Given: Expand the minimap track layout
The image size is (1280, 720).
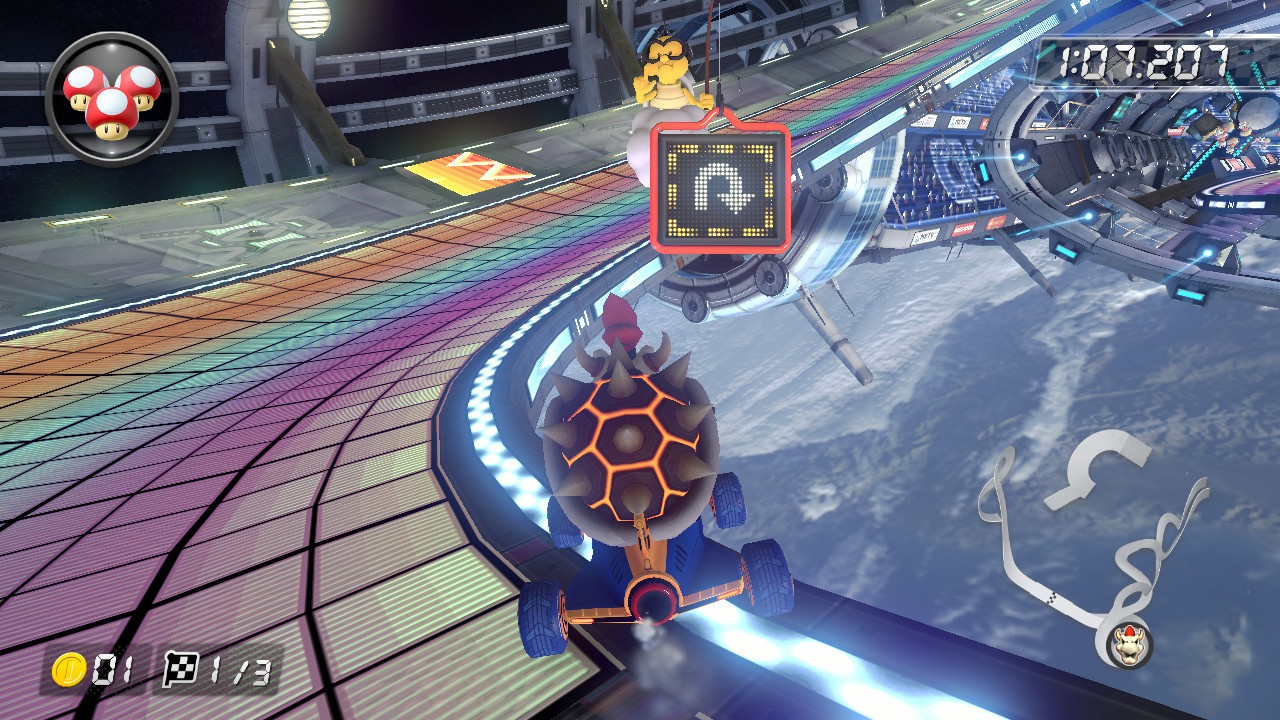Looking at the screenshot, I should 1090,540.
